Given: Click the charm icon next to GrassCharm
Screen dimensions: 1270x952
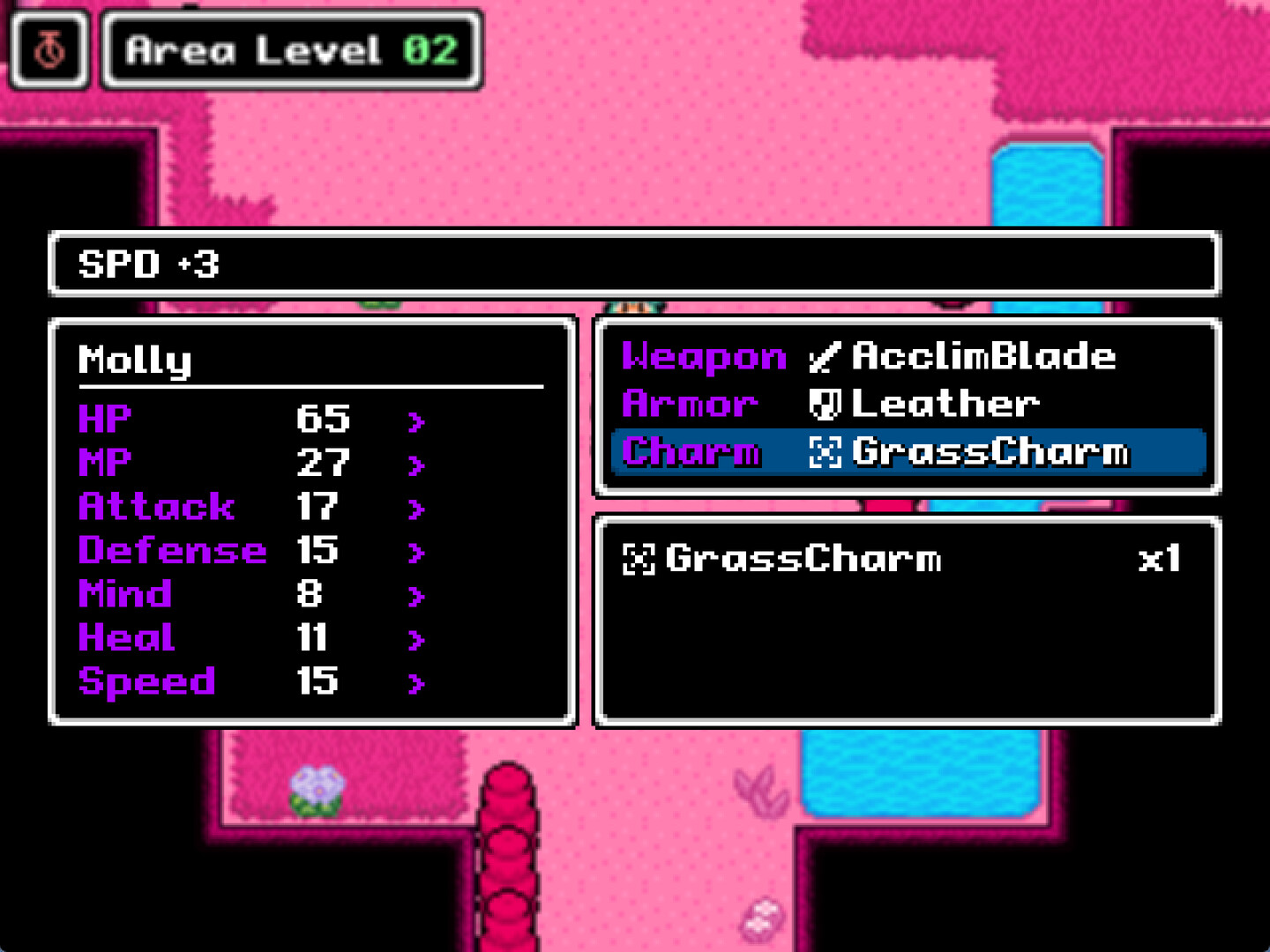Looking at the screenshot, I should [x=827, y=451].
